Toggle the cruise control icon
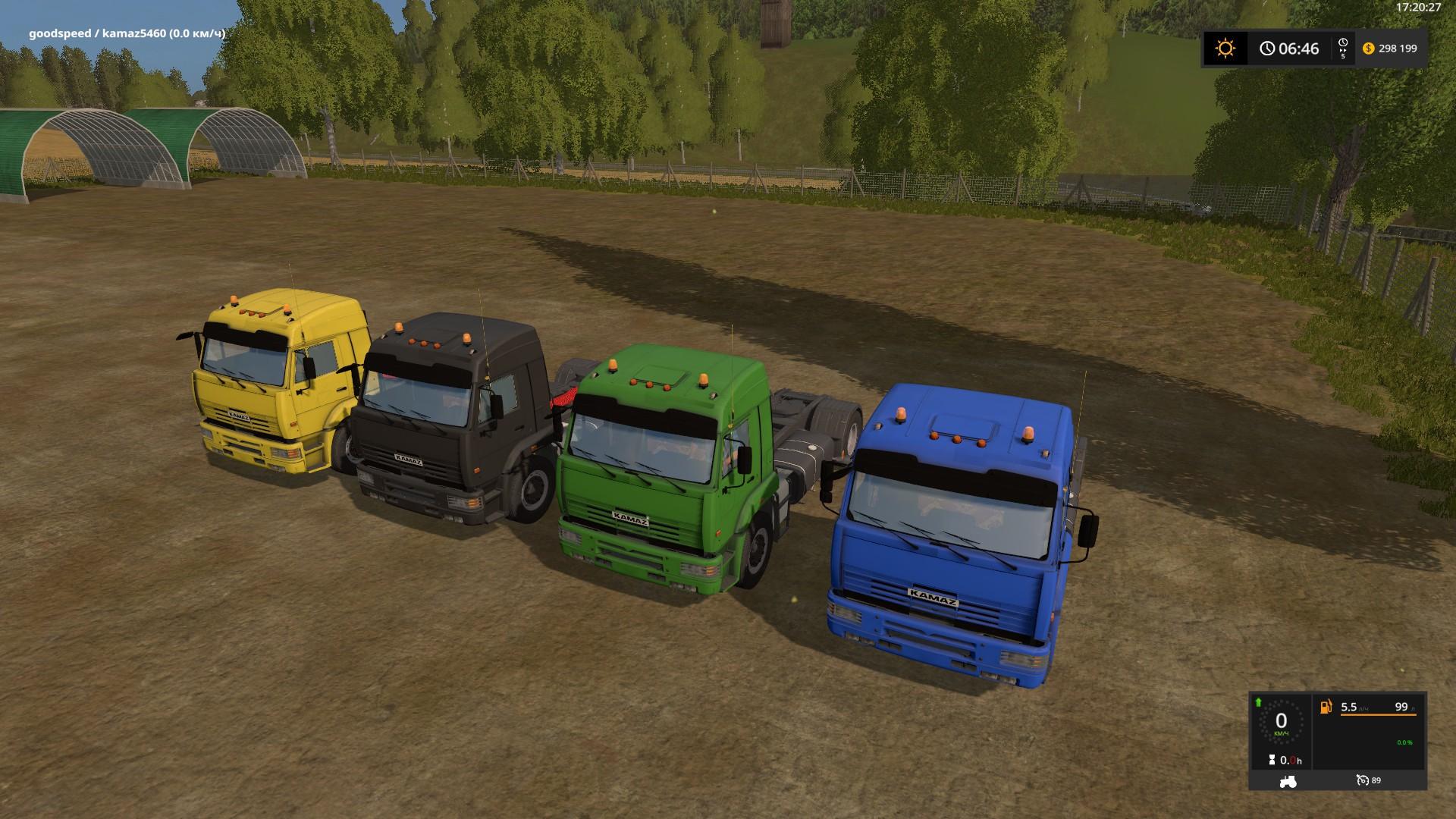 point(1363,780)
